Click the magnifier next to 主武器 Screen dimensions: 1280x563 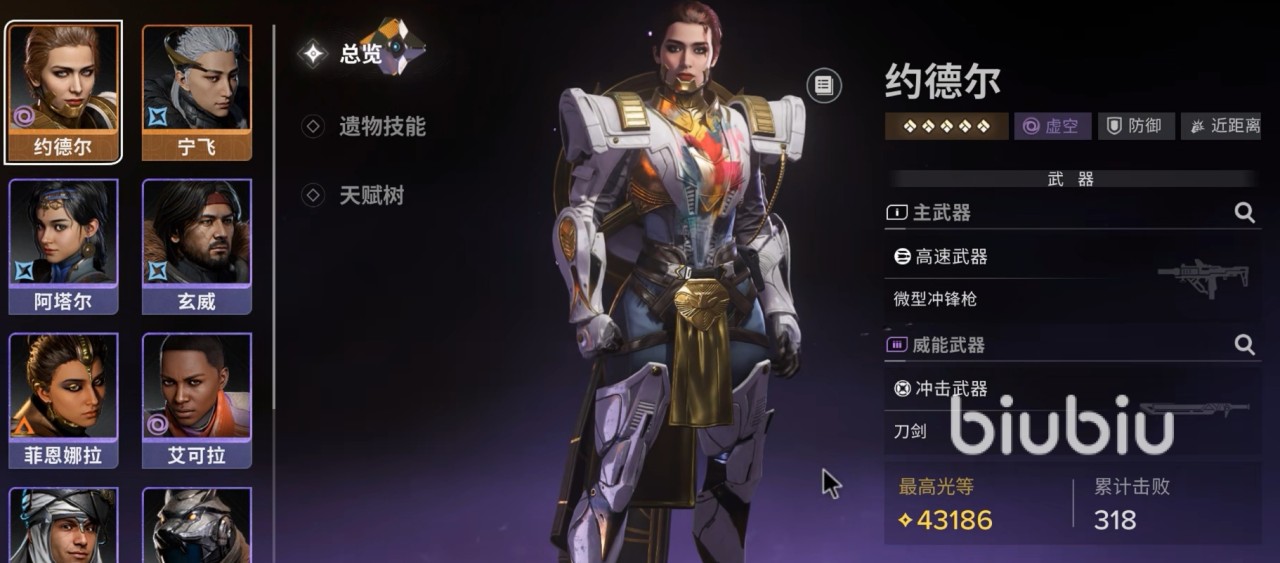click(x=1244, y=212)
